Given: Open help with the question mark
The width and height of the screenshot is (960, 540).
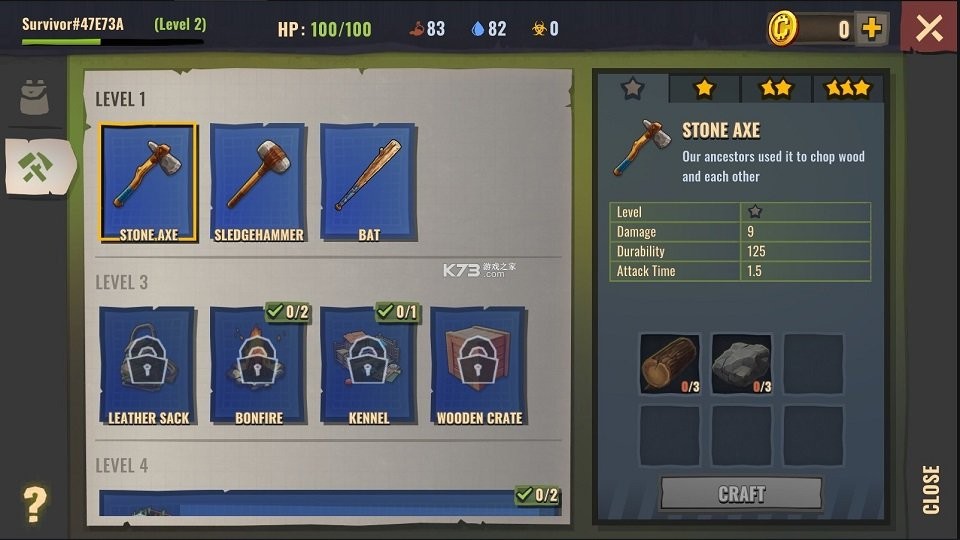Looking at the screenshot, I should pyautogui.click(x=34, y=504).
